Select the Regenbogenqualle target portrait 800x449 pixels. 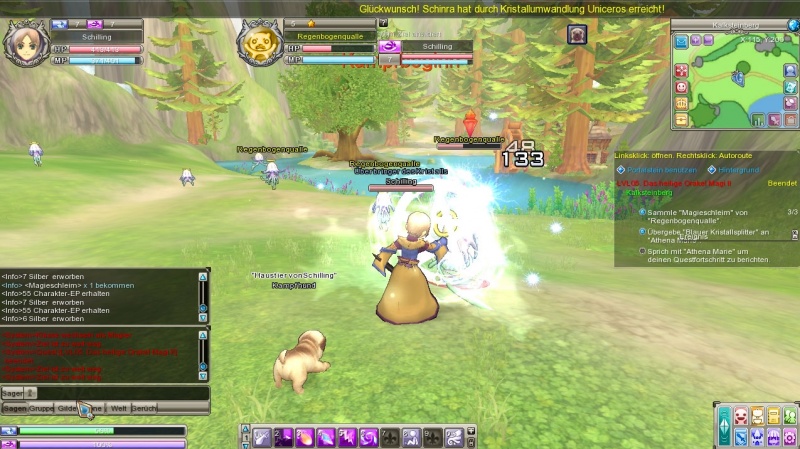258,43
